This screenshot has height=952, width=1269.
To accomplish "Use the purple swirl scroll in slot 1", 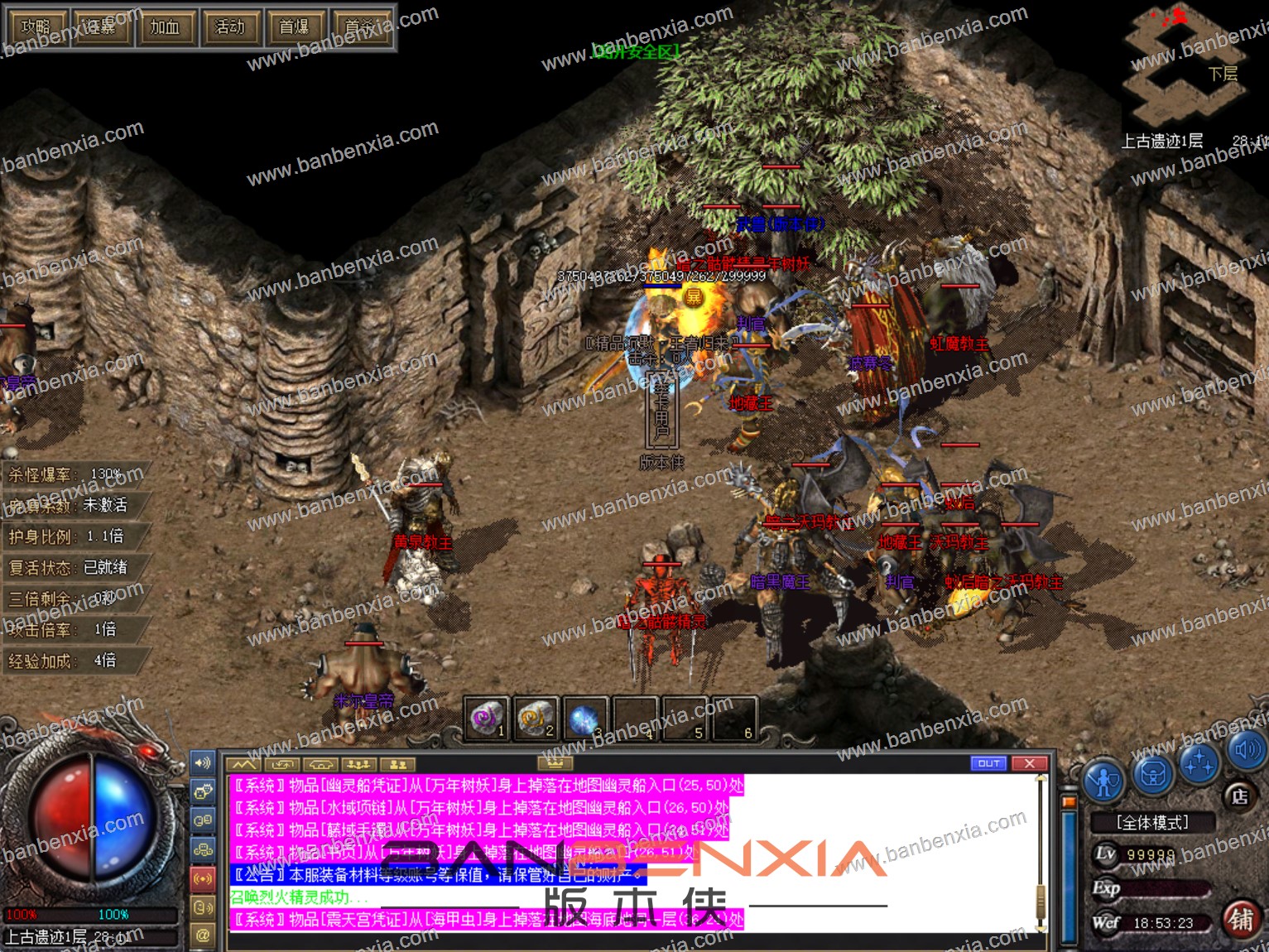I will point(487,719).
